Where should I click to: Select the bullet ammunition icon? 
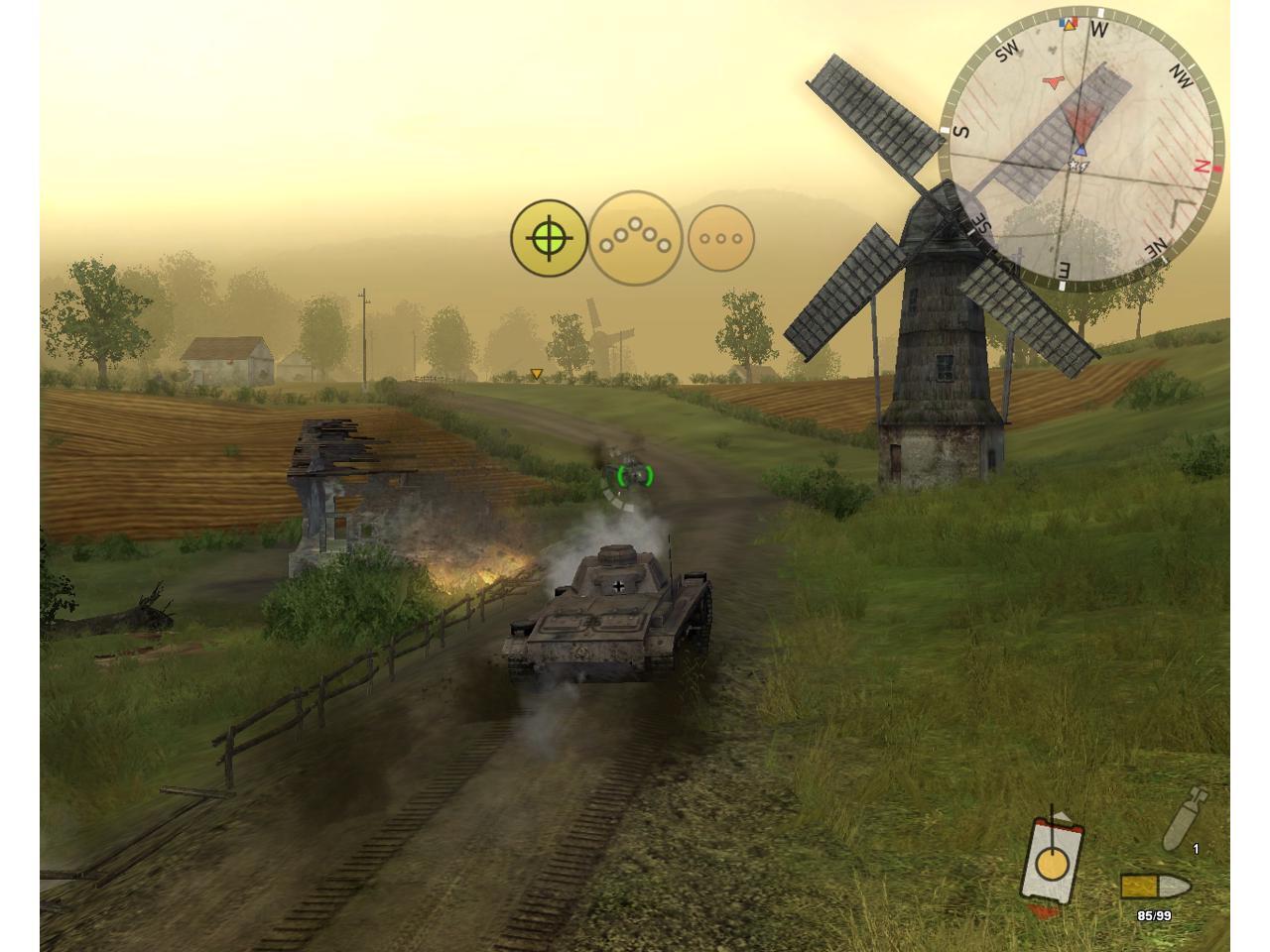click(x=1155, y=887)
